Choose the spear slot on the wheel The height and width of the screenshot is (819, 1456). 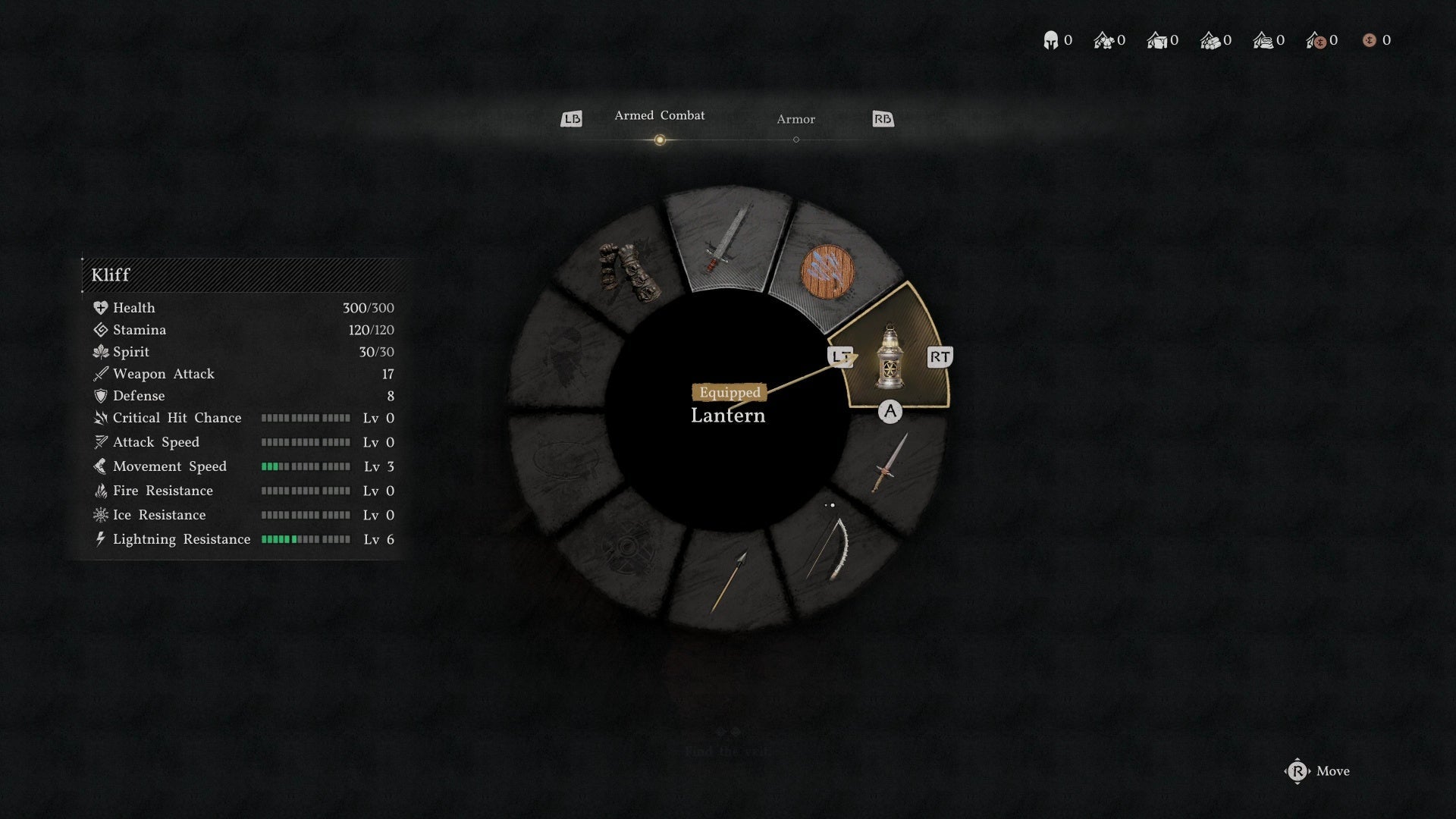729,582
